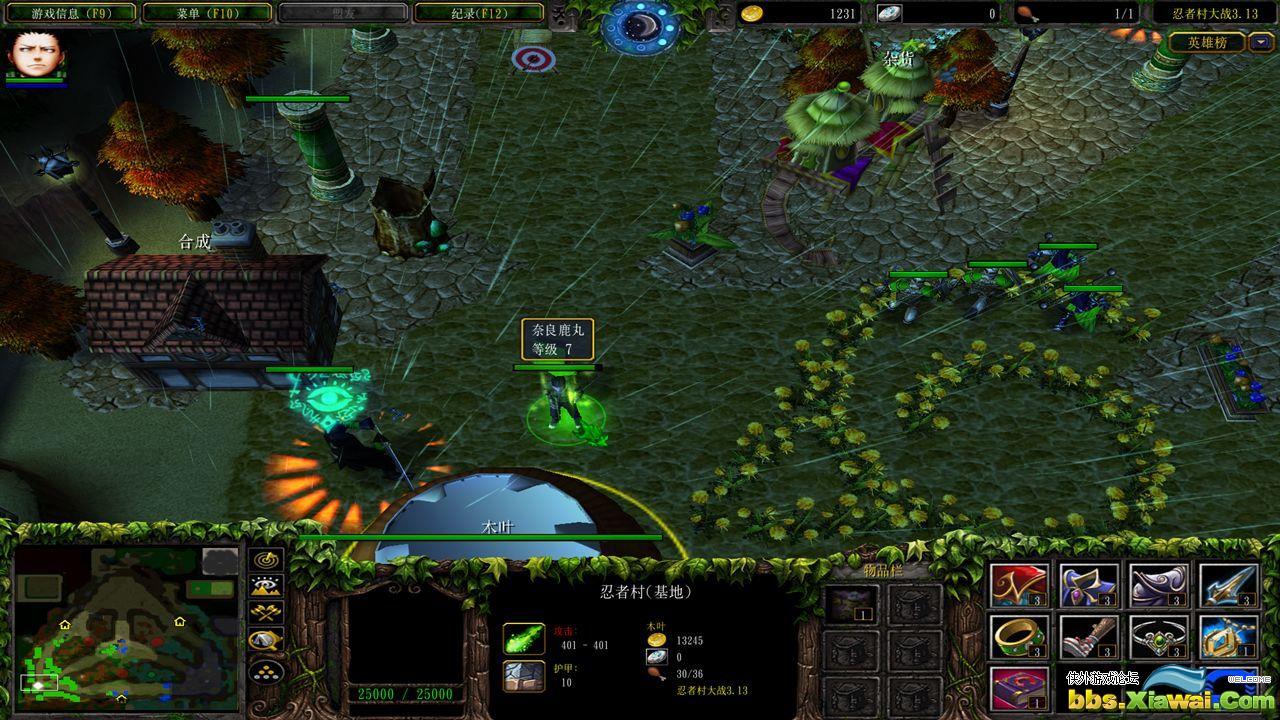The width and height of the screenshot is (1280, 720).
Task: Select the hero portrait icon
Action: (32, 56)
